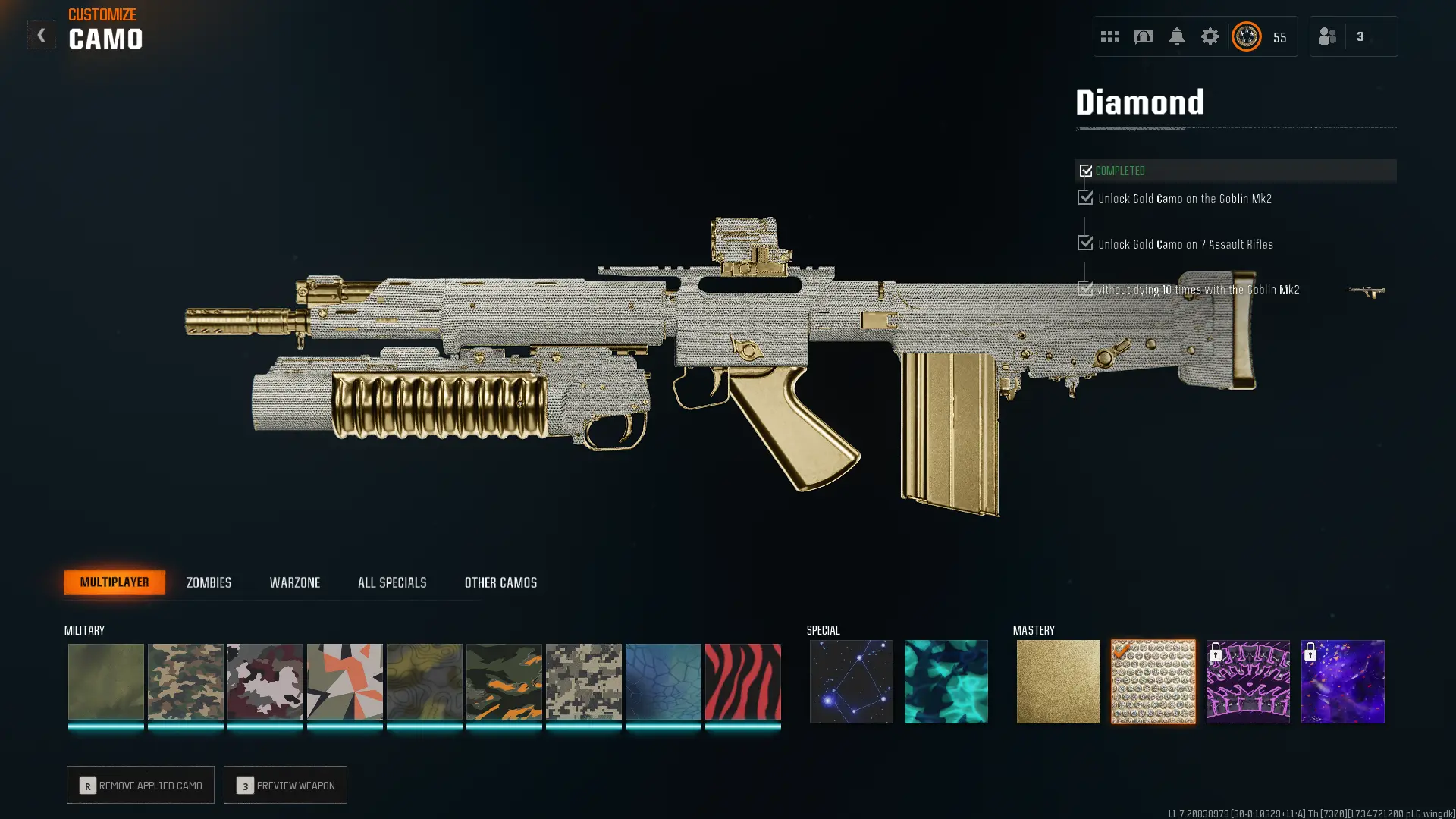Show the All Specials tab
This screenshot has width=1456, height=819.
[392, 582]
